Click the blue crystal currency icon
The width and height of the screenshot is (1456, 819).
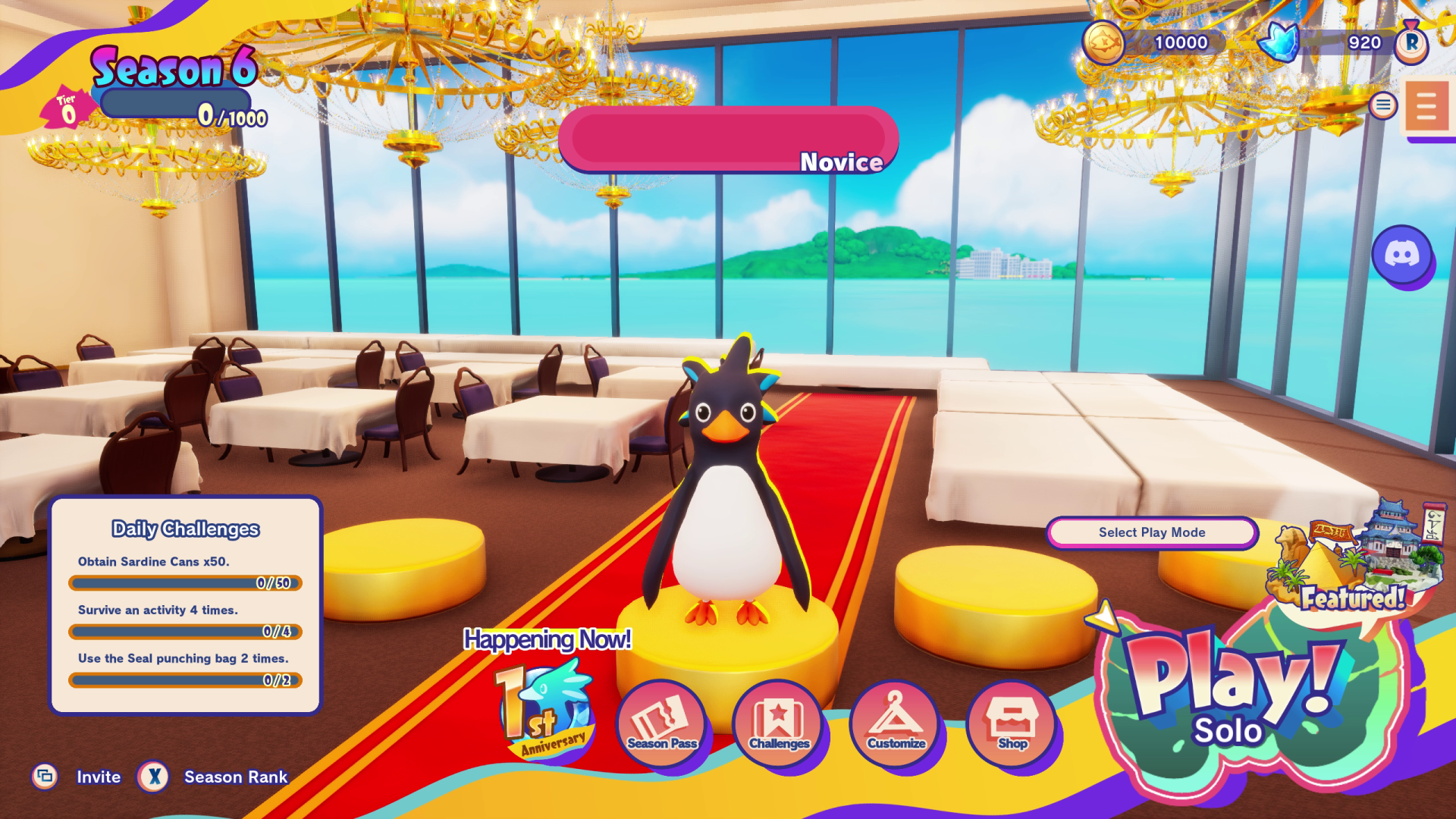coord(1279,42)
